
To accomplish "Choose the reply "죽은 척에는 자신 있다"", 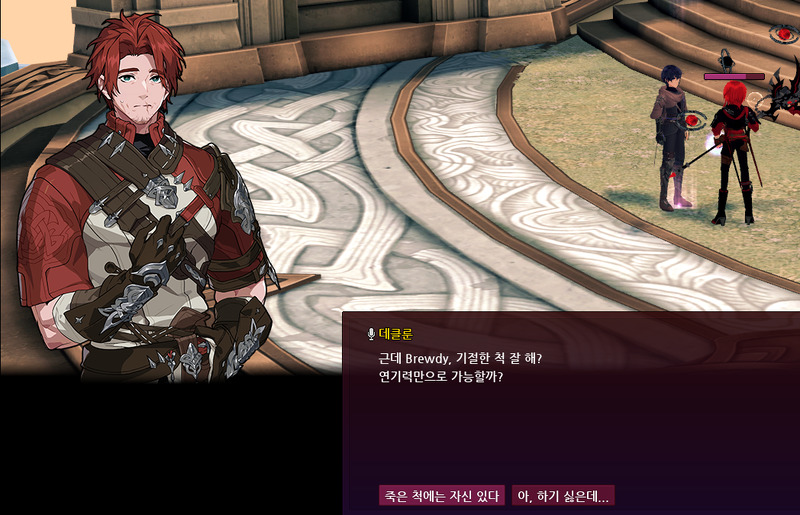I will pos(441,496).
